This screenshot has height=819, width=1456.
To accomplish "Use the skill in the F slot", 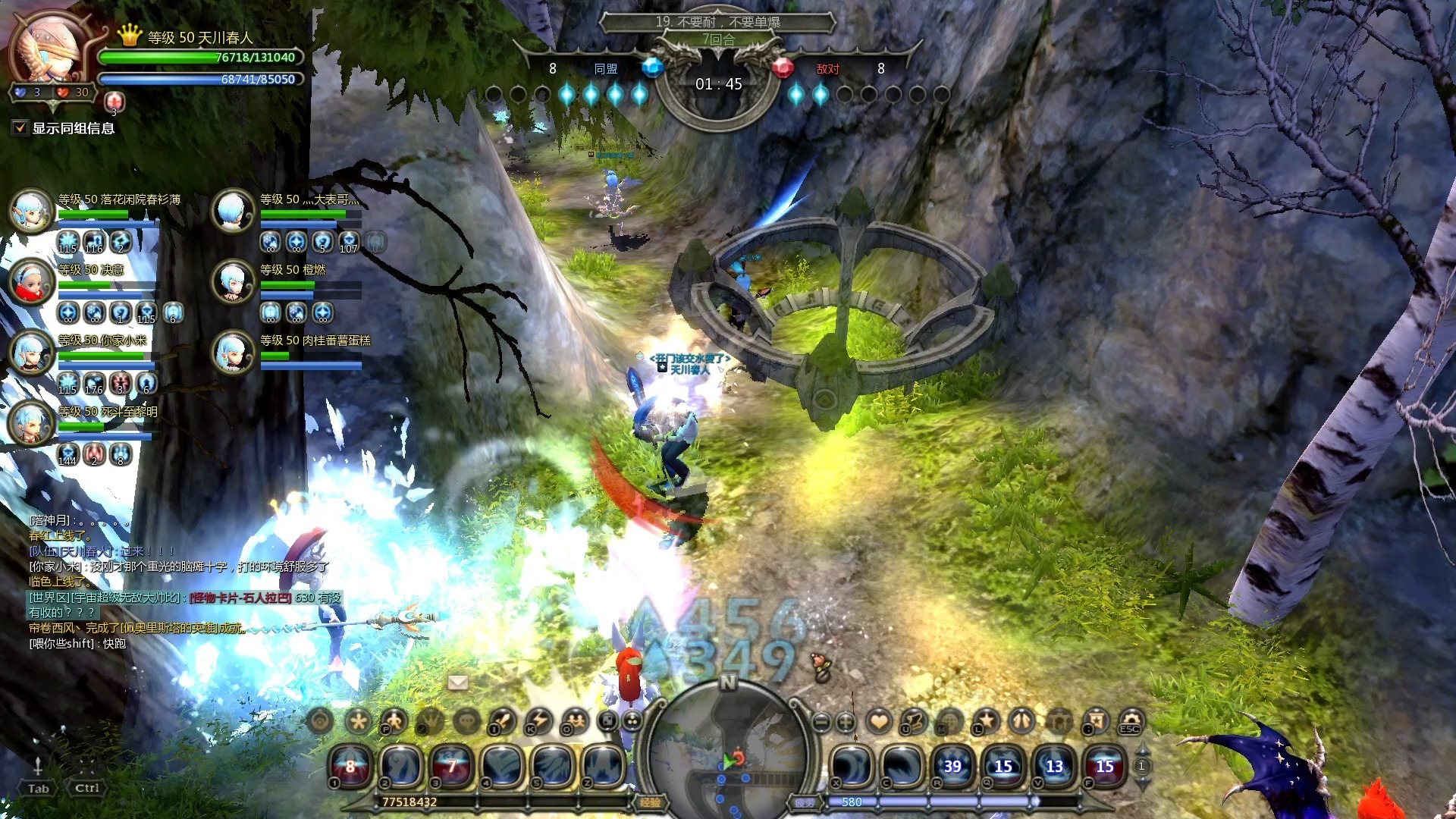I will 1105,766.
